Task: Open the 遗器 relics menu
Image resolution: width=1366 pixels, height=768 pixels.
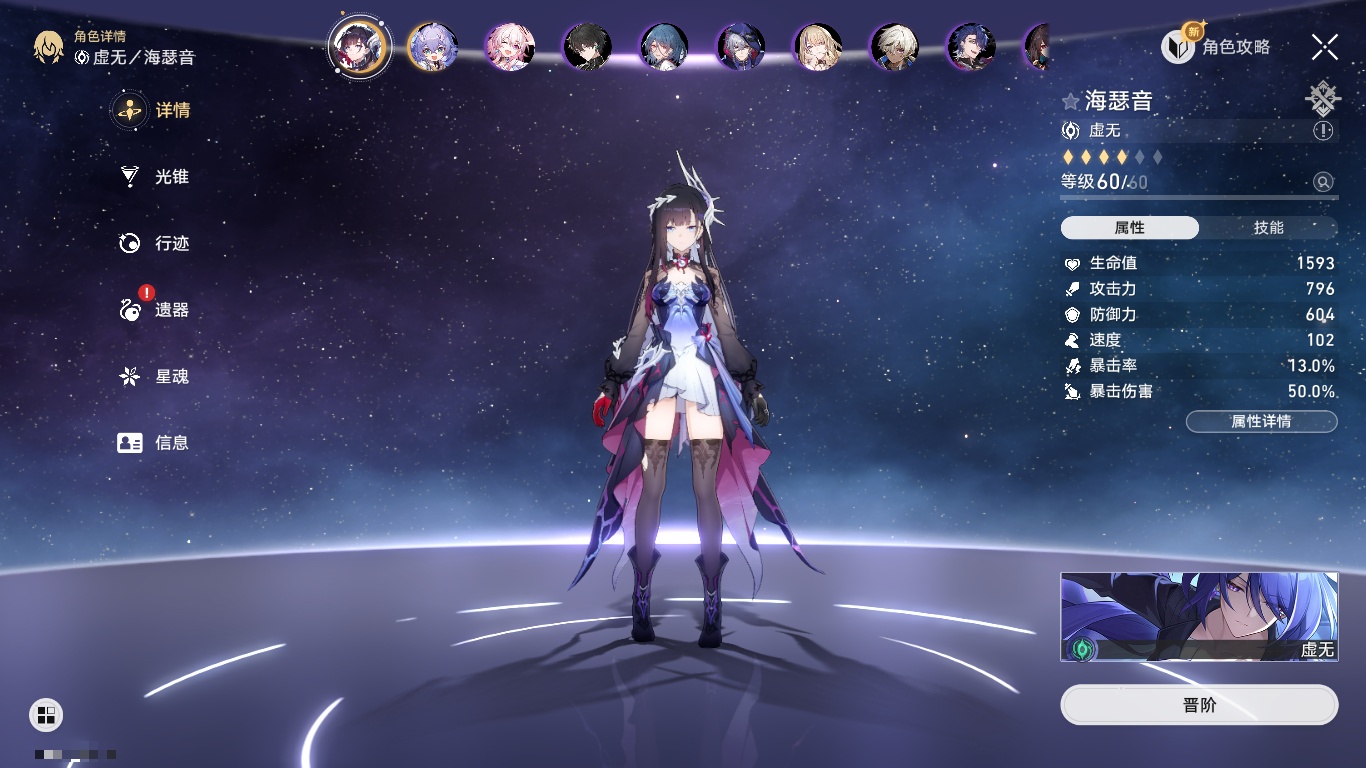Action: click(154, 310)
